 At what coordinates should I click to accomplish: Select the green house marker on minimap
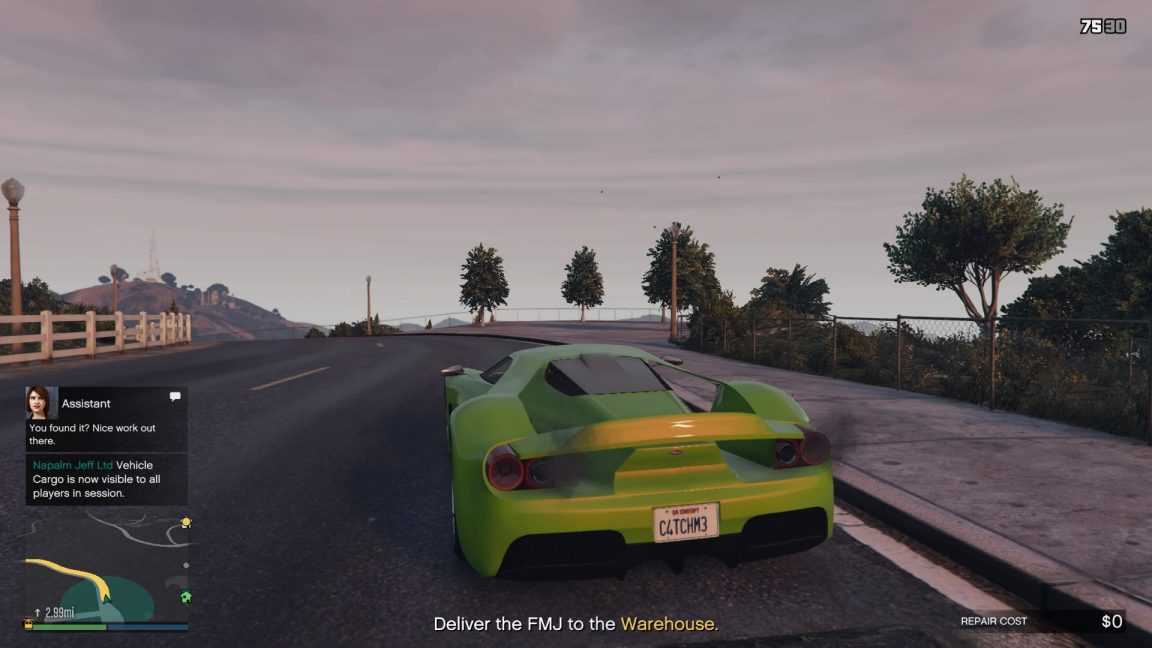tap(185, 597)
